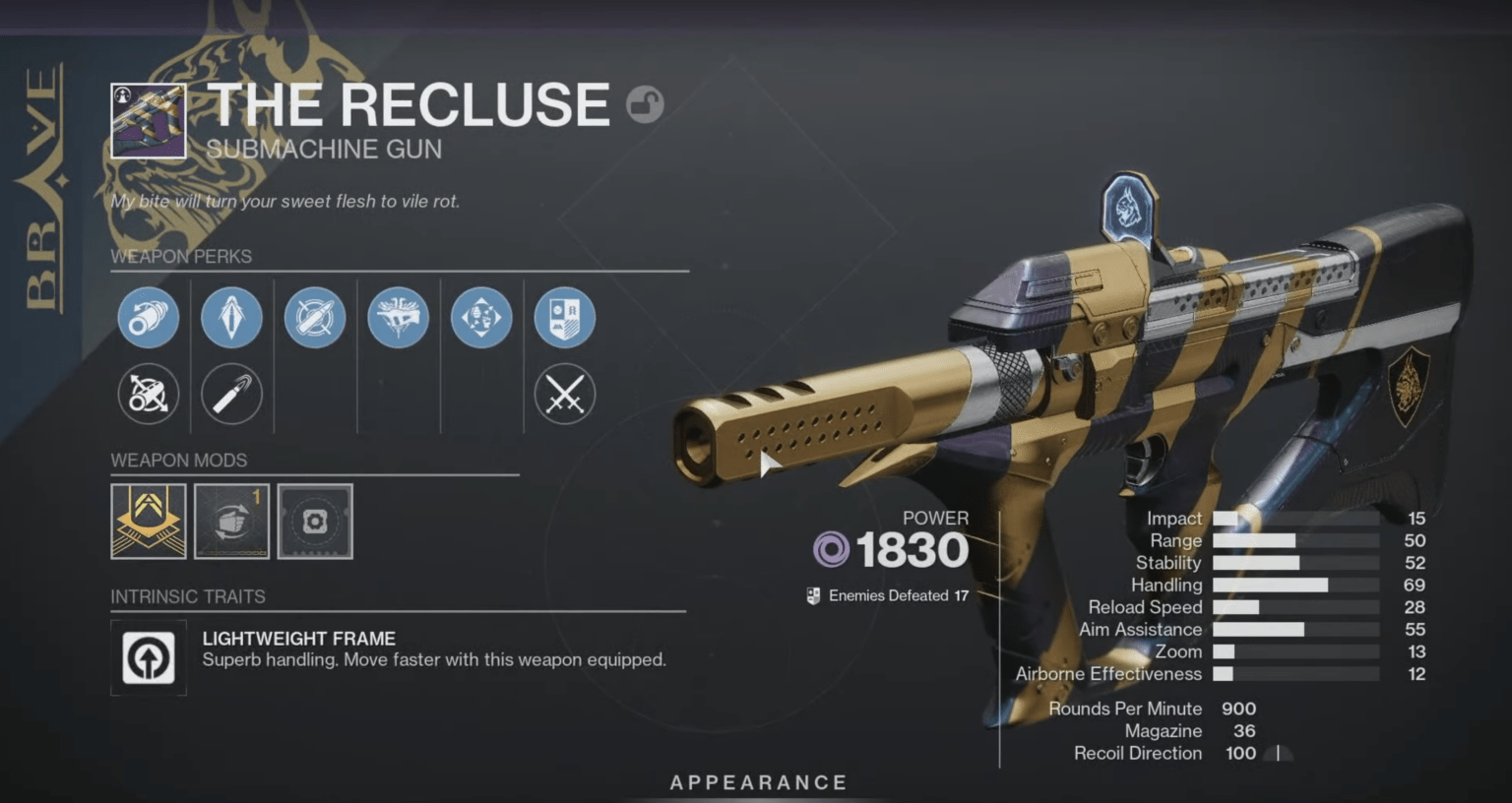The width and height of the screenshot is (1512, 803).
Task: Click the shield-shaped origin trait icon
Action: point(564,317)
